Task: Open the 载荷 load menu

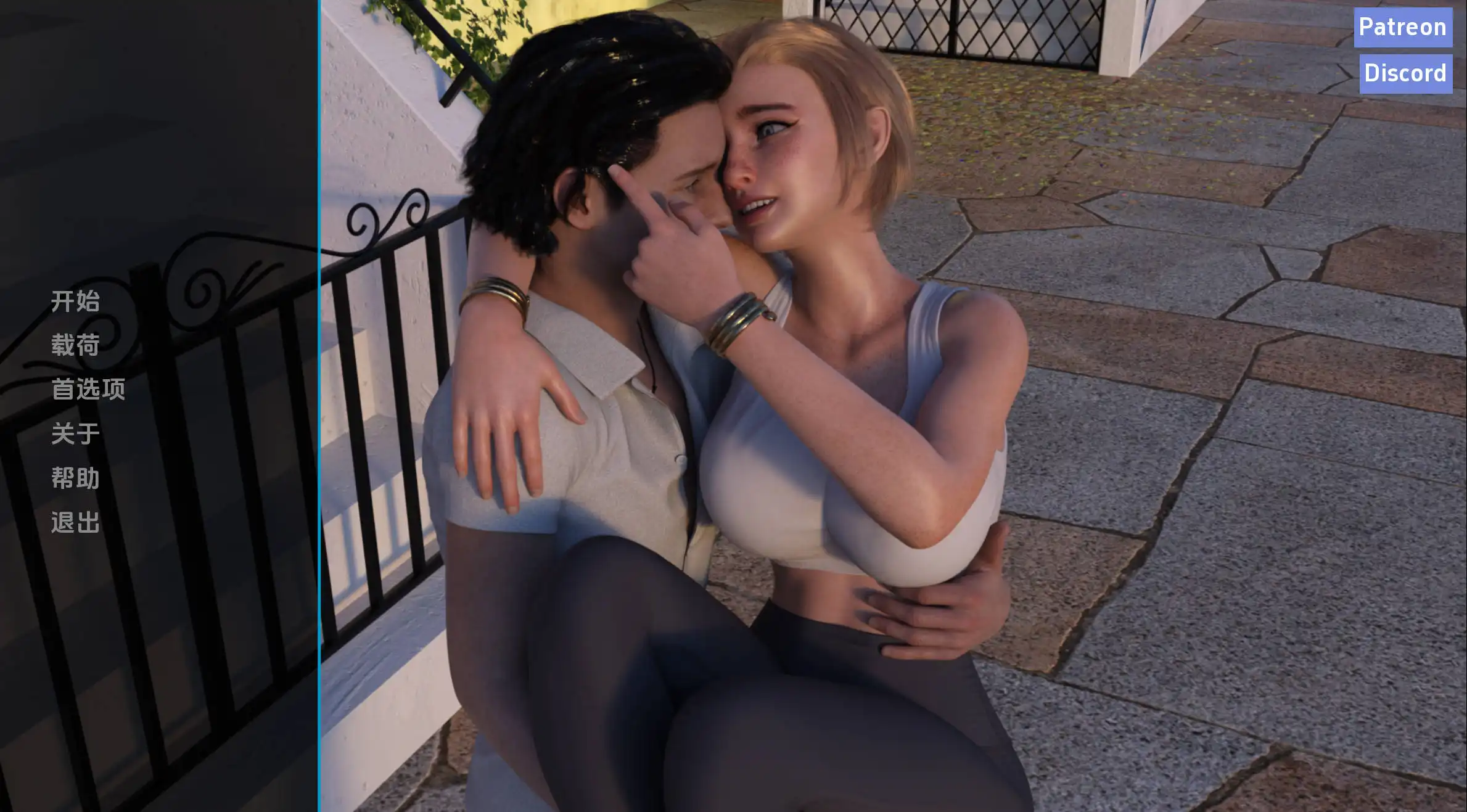Action: point(75,345)
